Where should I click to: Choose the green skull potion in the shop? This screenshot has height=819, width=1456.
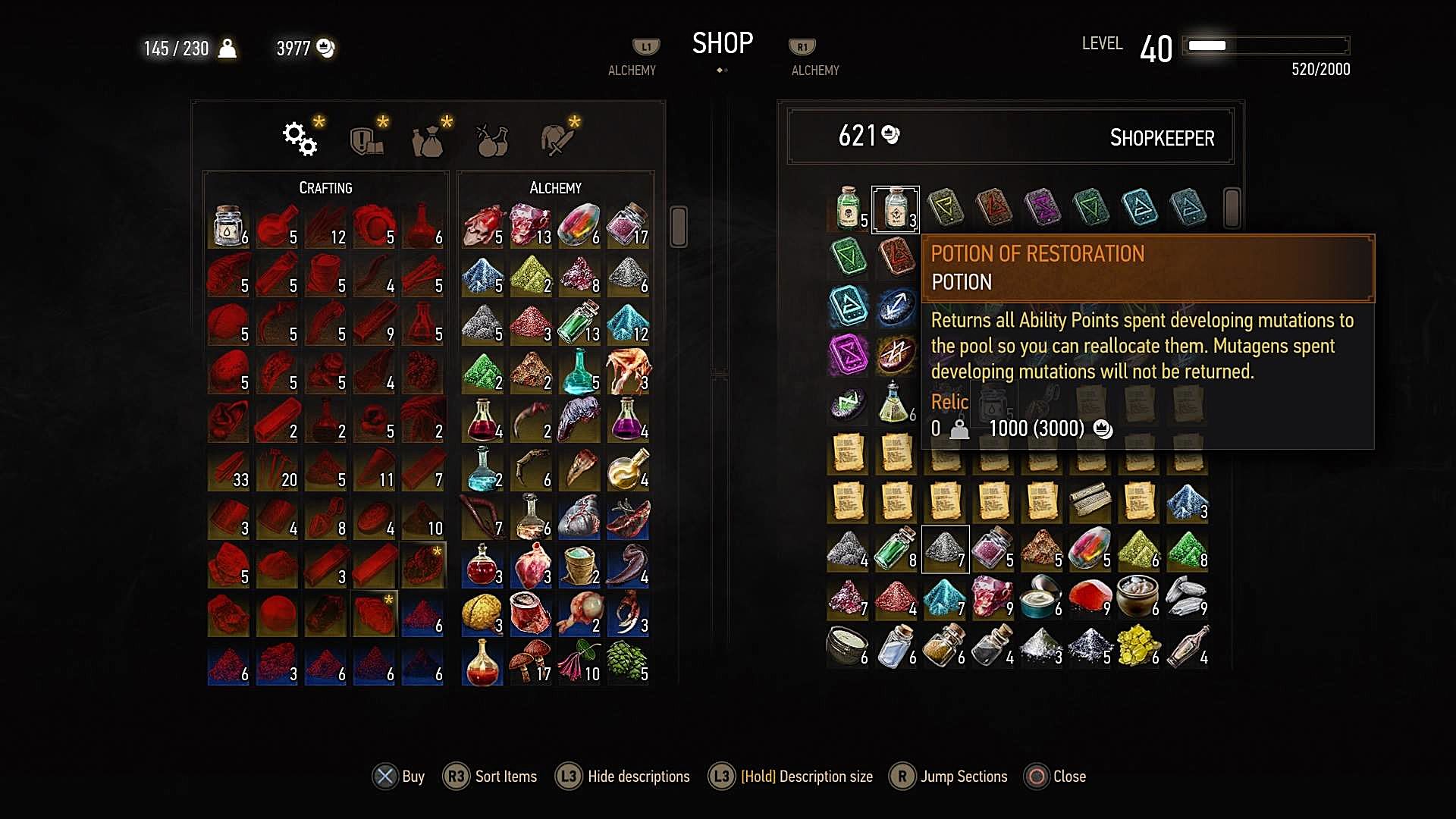tap(848, 209)
